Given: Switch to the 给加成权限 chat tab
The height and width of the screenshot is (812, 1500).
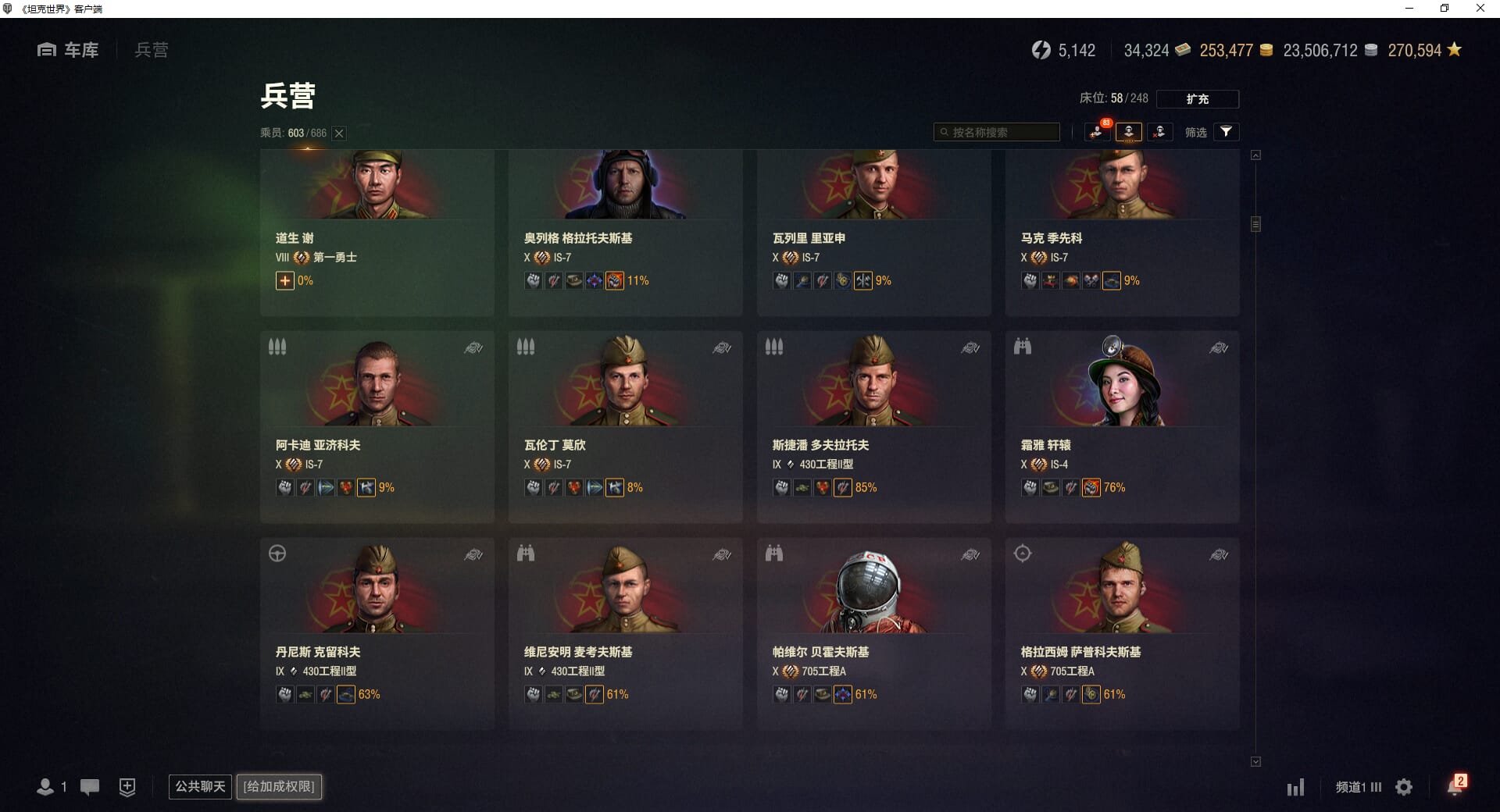Looking at the screenshot, I should tap(279, 786).
